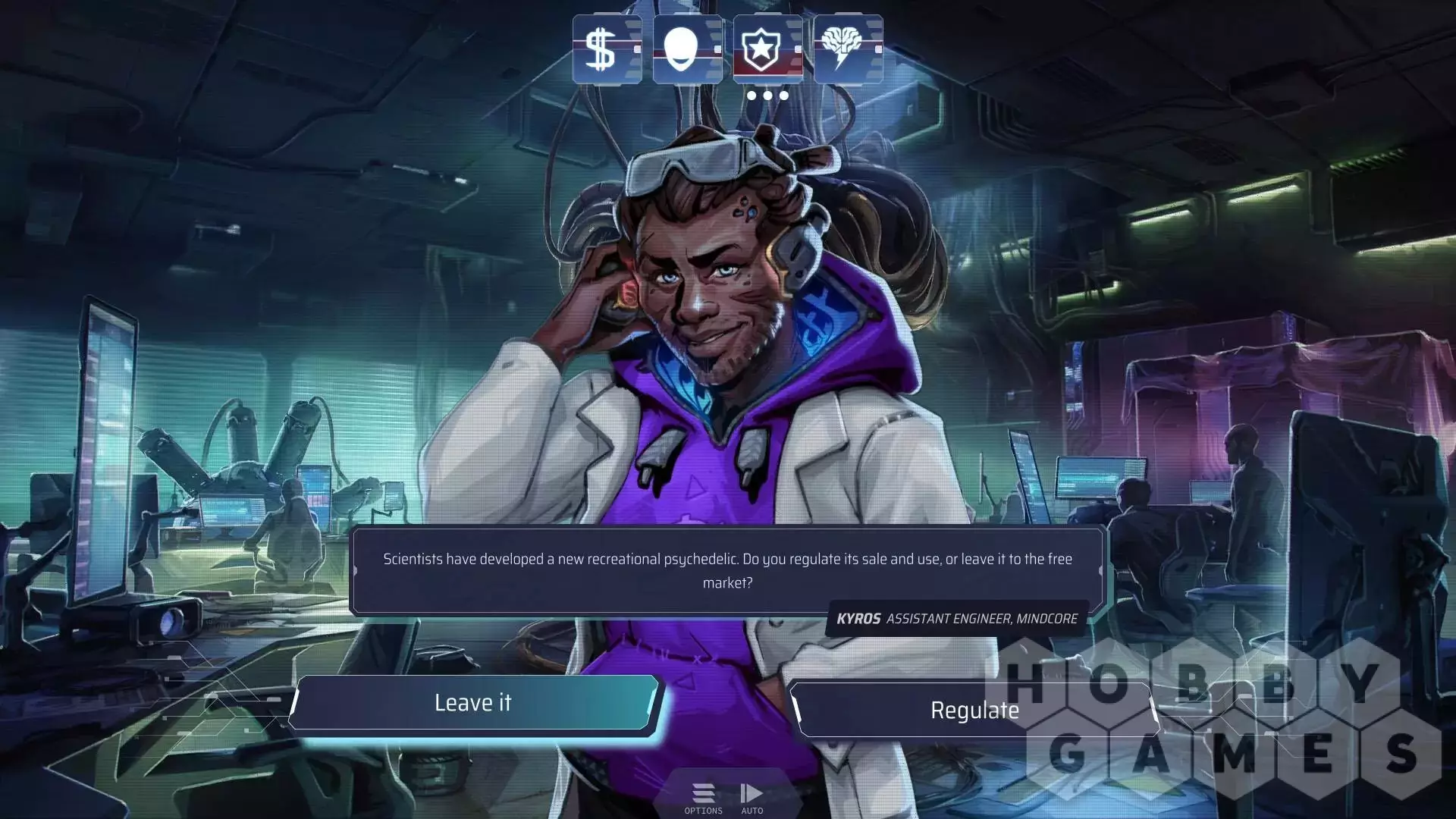The width and height of the screenshot is (1456, 819).
Task: Click the dollar sign money stat icon
Action: click(x=607, y=49)
